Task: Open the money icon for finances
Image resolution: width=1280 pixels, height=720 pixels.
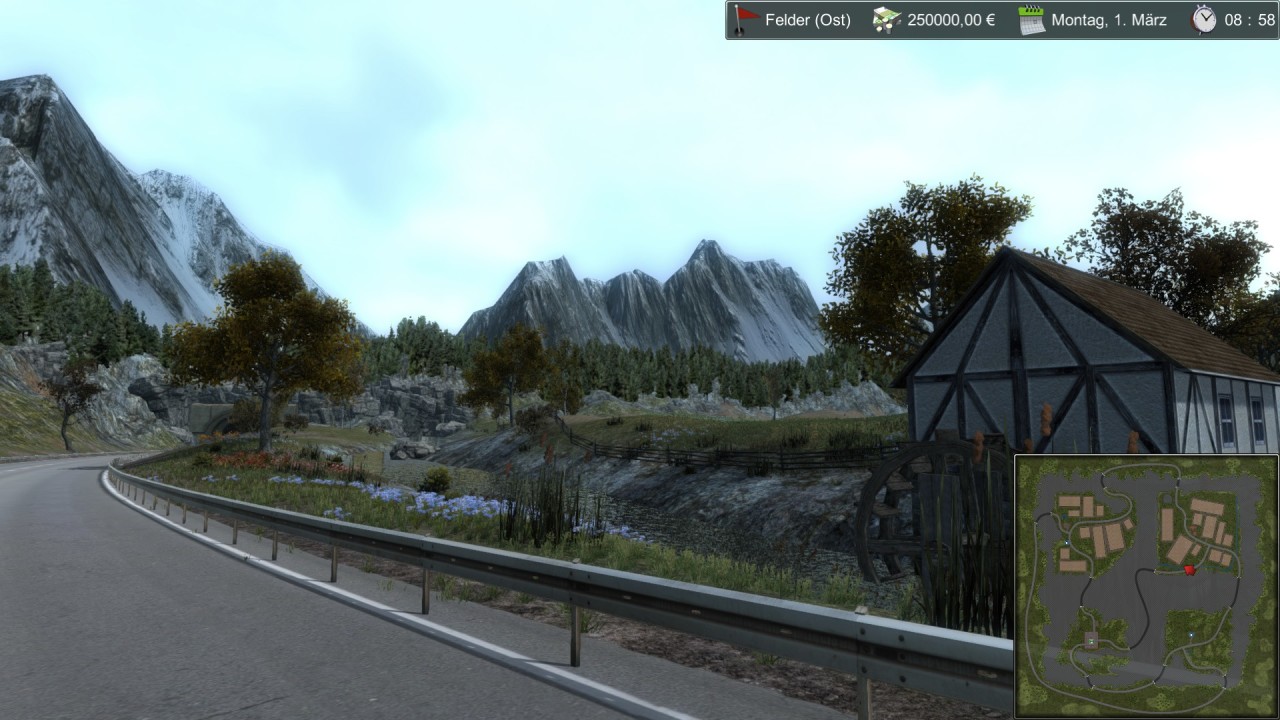Action: pos(886,20)
